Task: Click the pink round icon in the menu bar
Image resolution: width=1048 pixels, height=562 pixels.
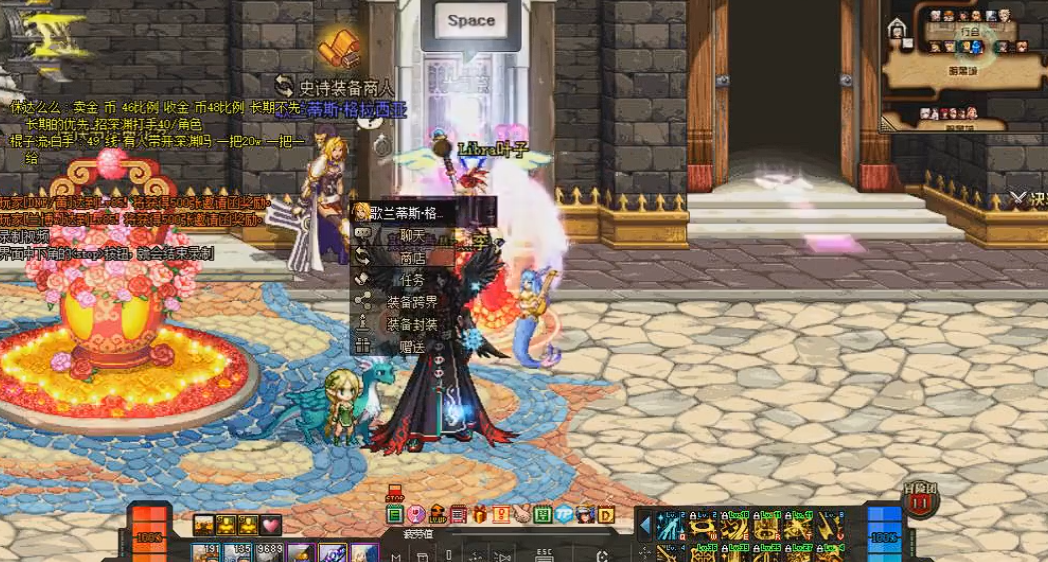Action: (x=416, y=515)
